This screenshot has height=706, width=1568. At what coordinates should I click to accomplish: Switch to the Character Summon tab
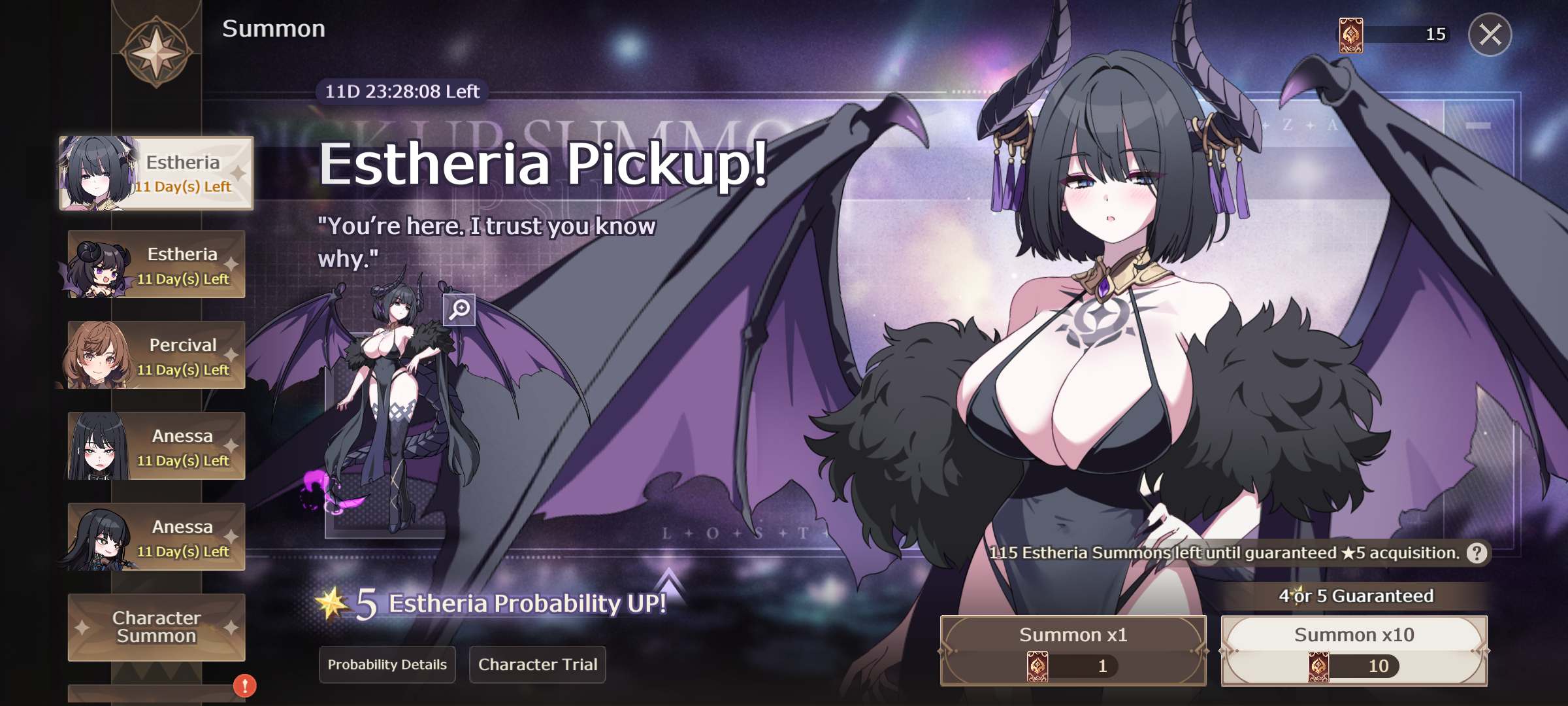tap(157, 627)
